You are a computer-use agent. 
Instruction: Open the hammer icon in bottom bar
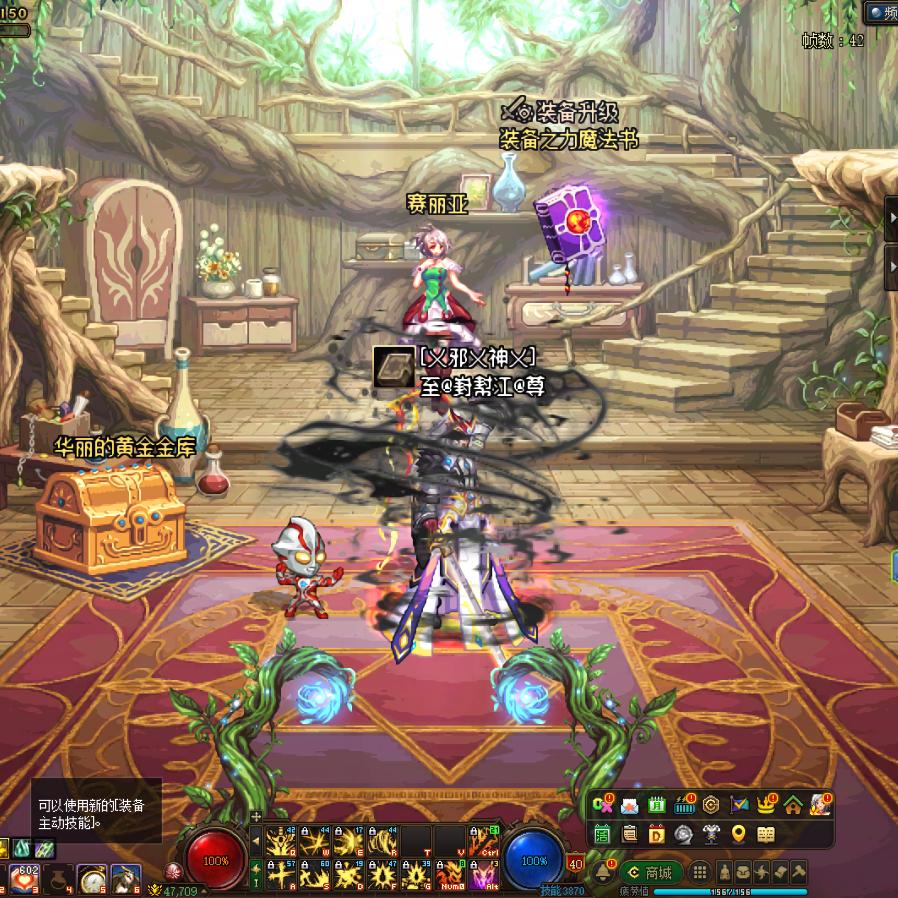(799, 872)
